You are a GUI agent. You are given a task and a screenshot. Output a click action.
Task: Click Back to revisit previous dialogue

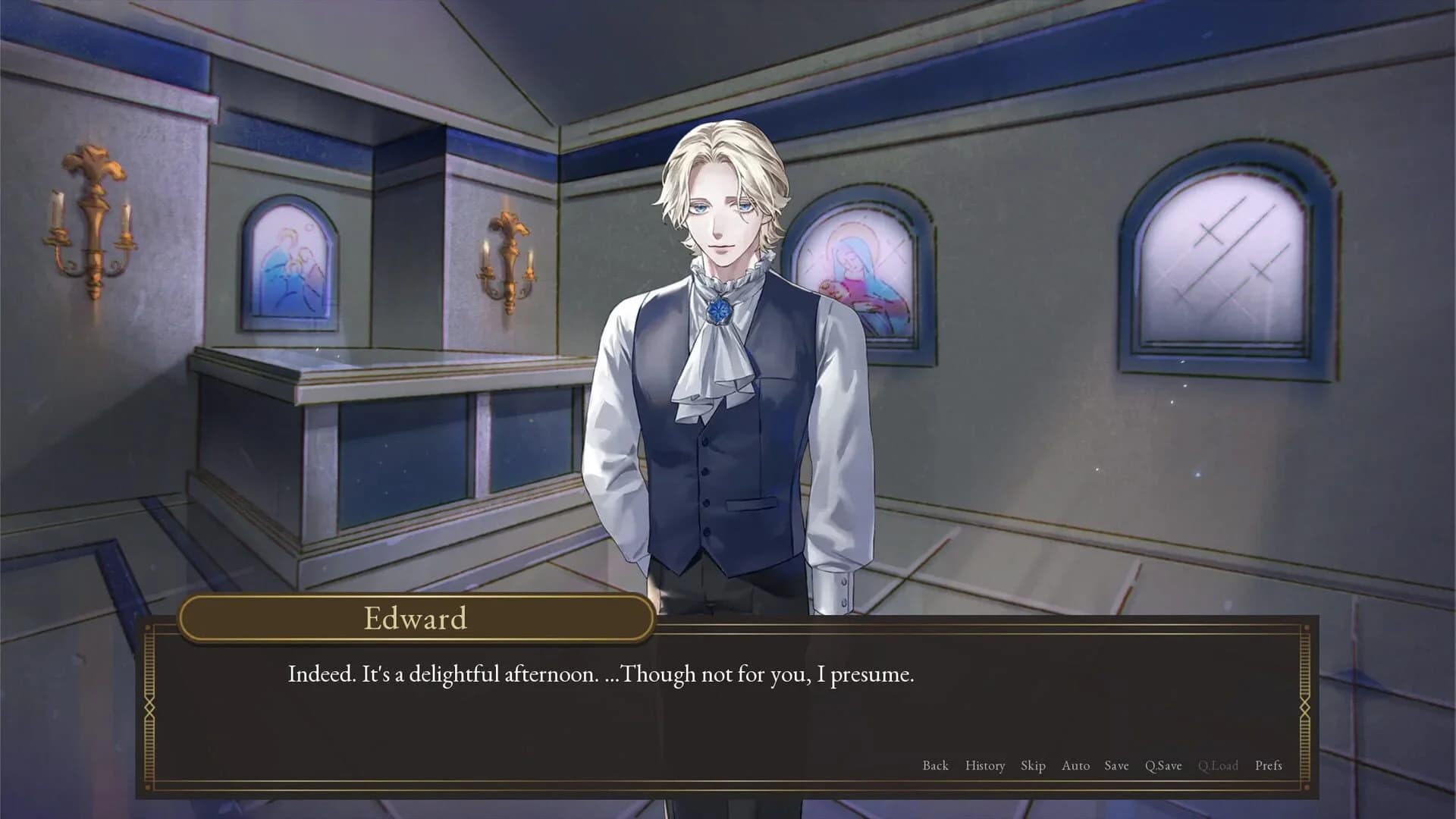pyautogui.click(x=936, y=766)
